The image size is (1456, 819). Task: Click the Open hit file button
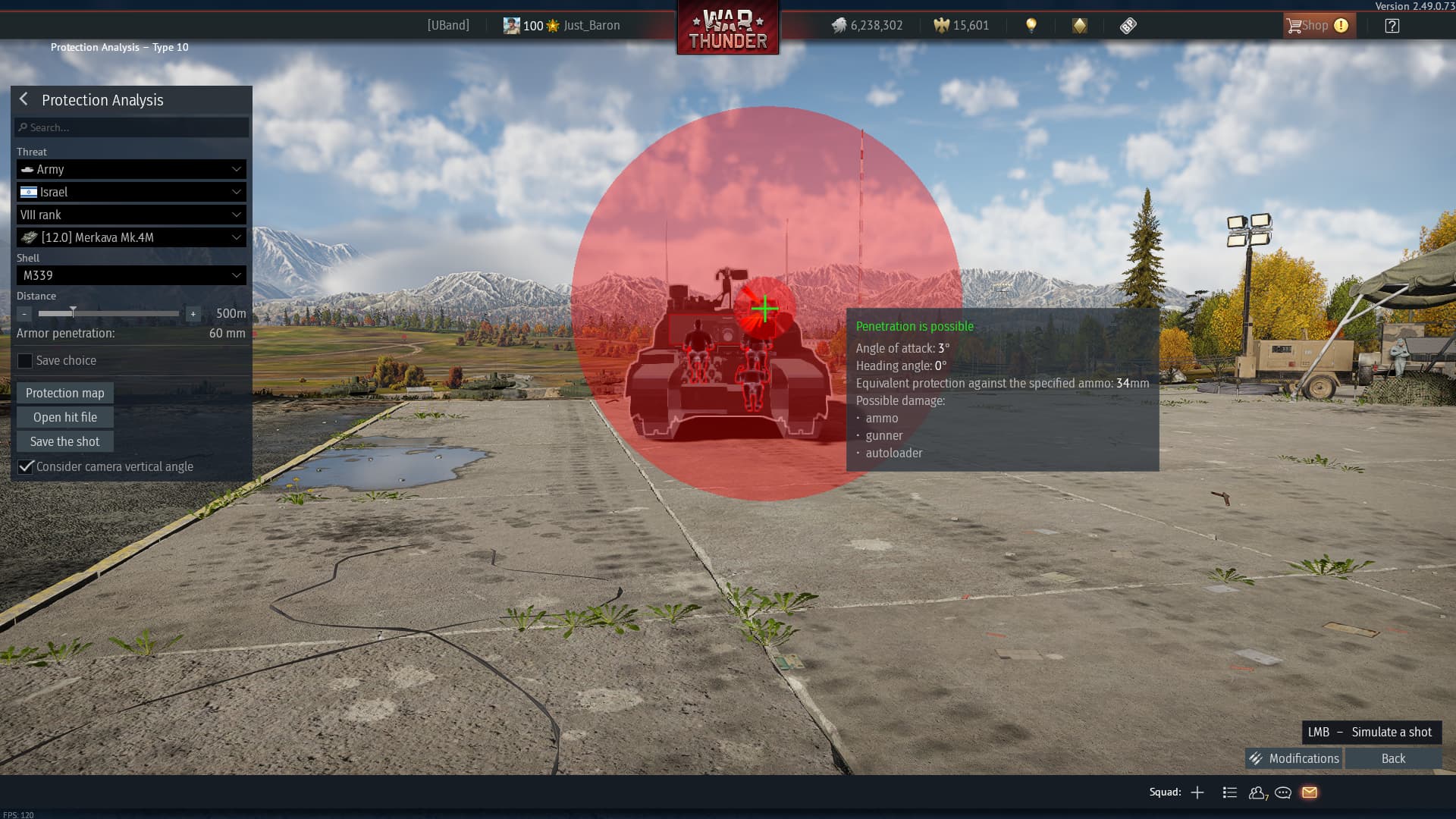pyautogui.click(x=65, y=417)
